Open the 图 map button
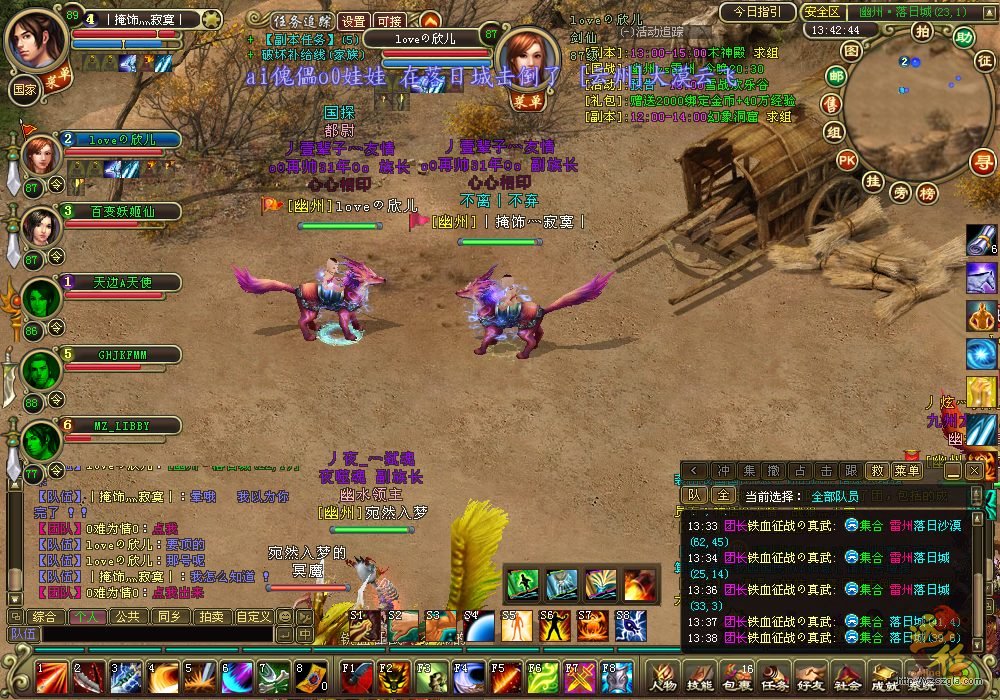 (851, 50)
